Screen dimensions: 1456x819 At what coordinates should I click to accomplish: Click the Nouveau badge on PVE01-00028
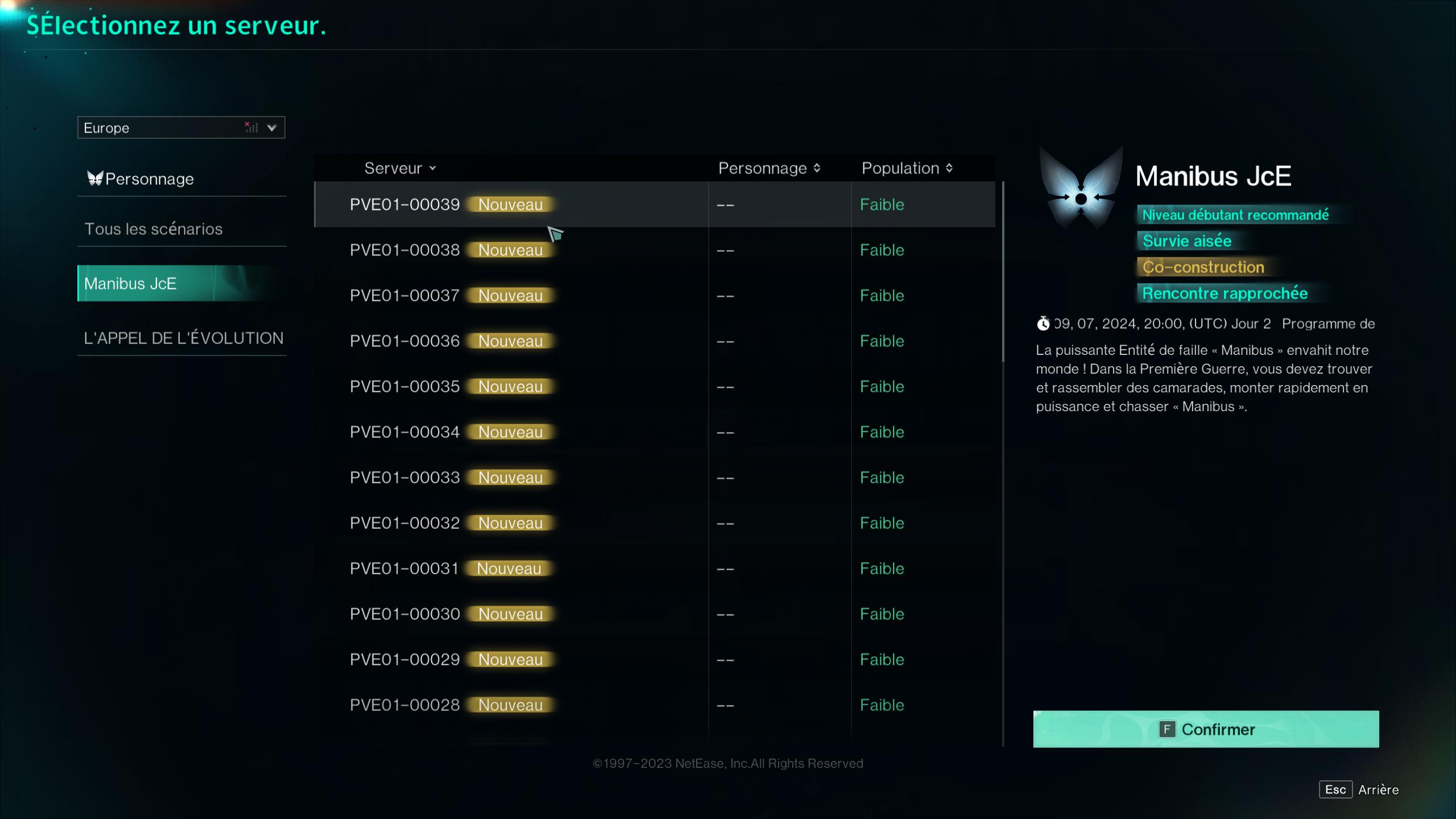(x=510, y=704)
